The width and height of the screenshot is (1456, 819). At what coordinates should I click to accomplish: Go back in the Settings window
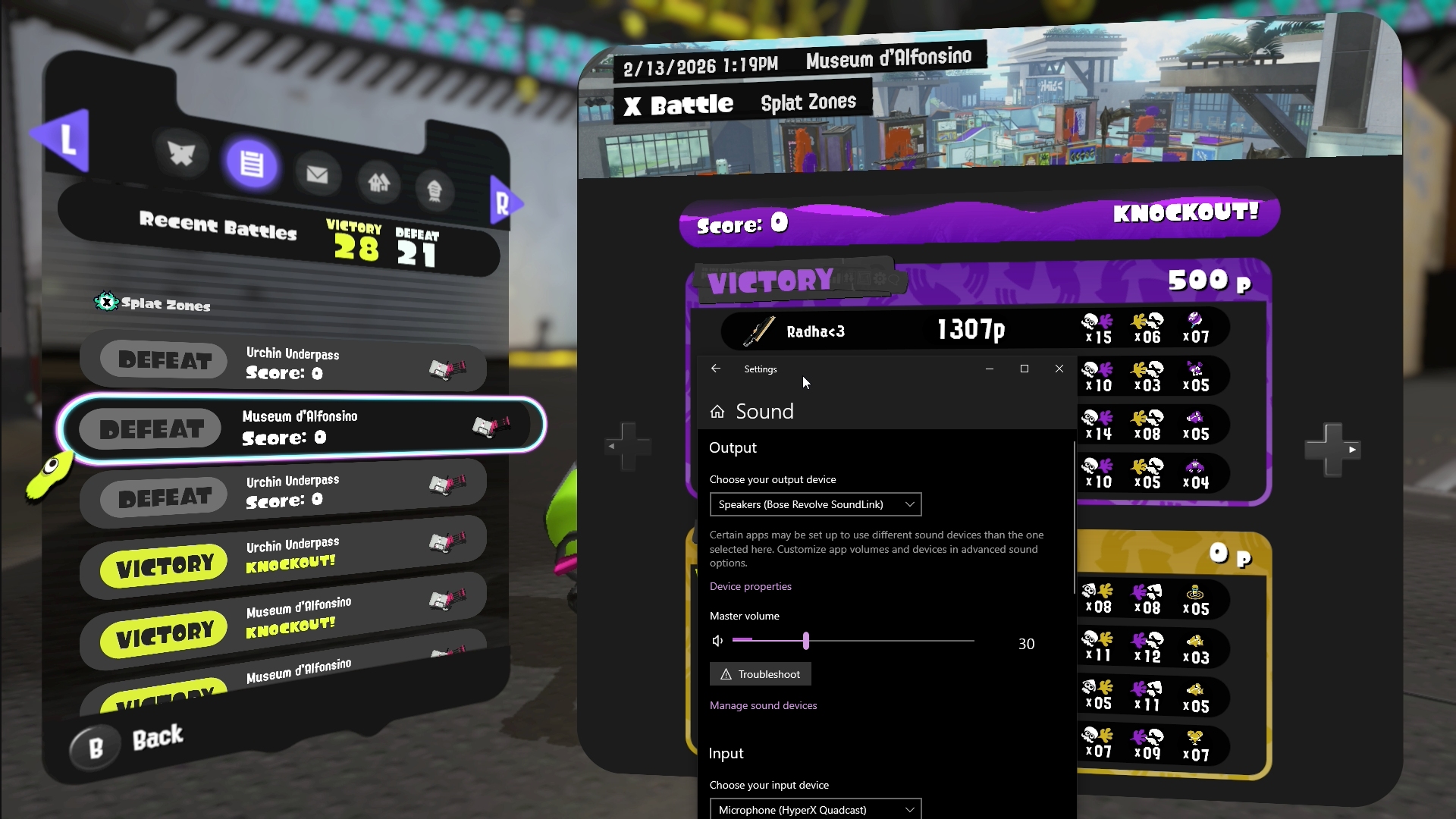coord(716,369)
